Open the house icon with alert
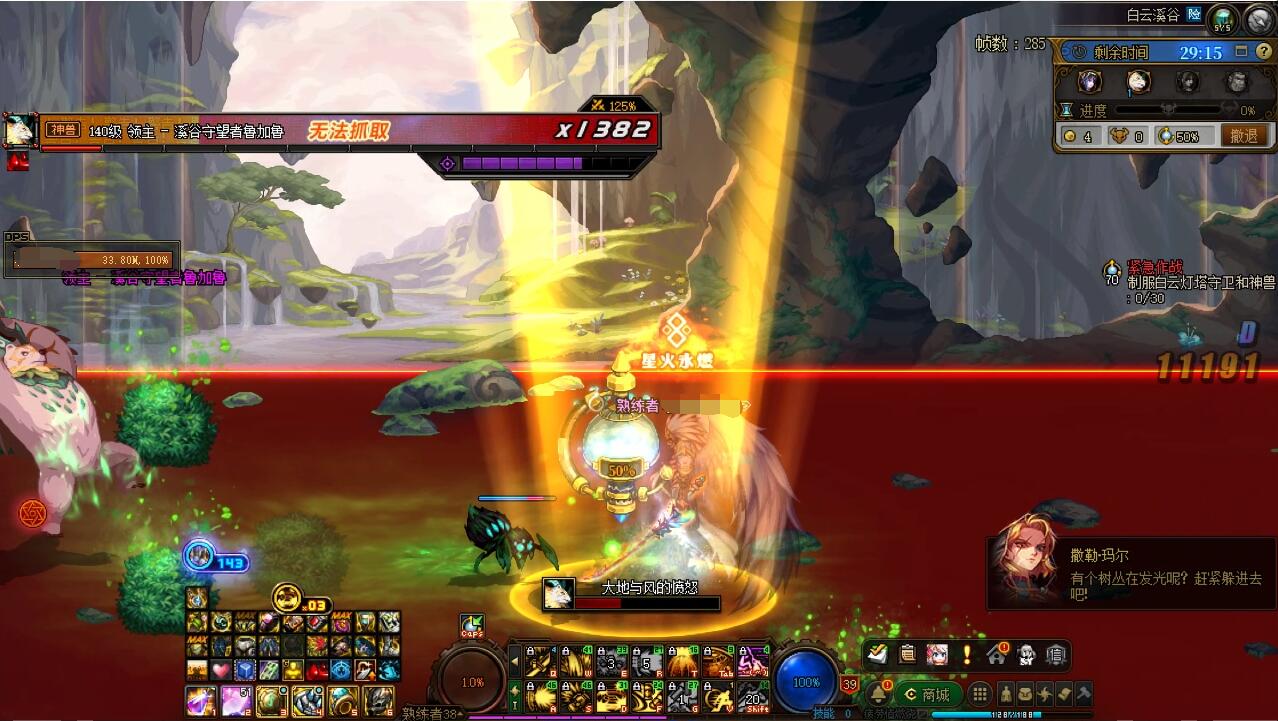 click(996, 655)
